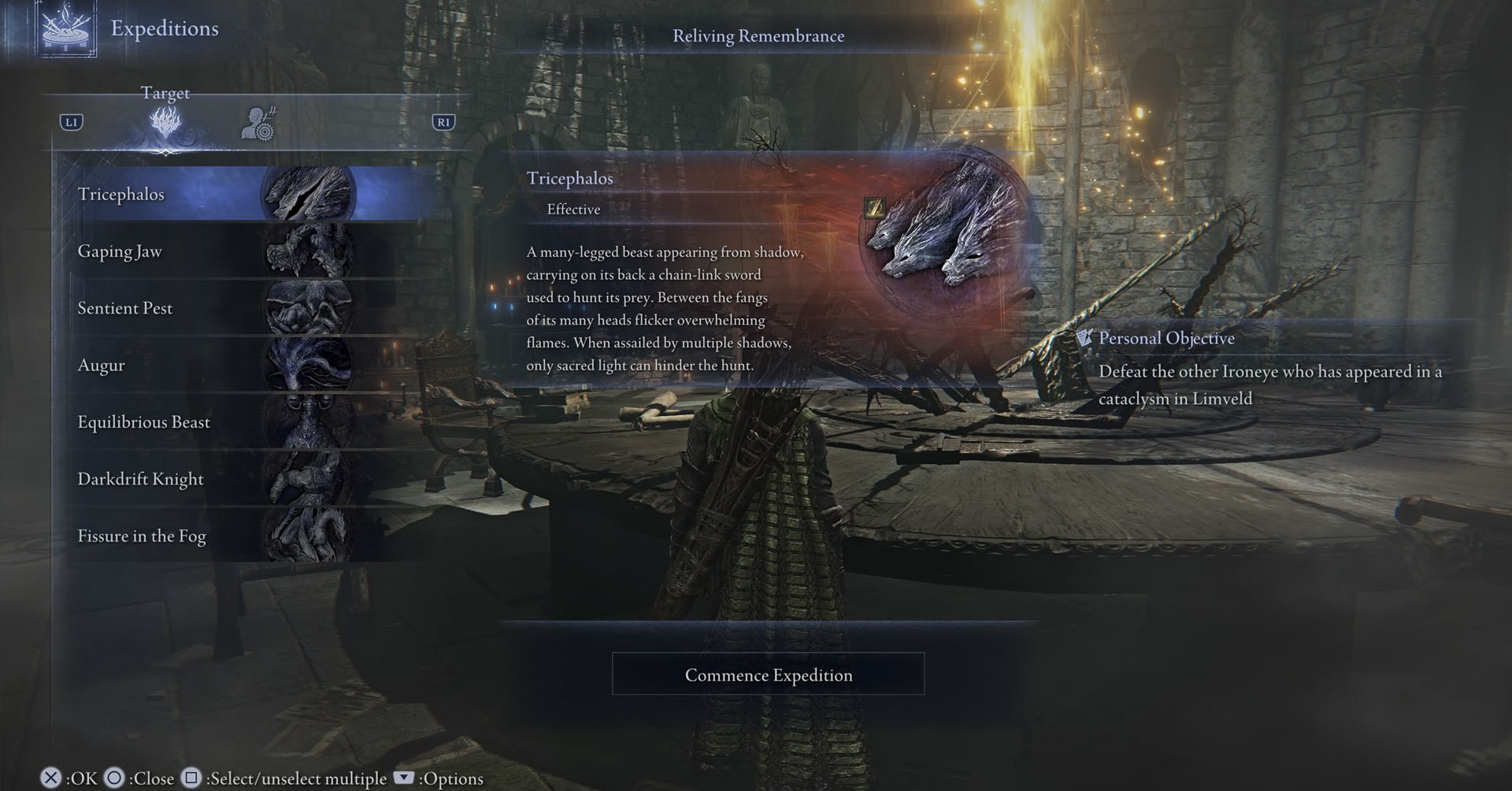The width and height of the screenshot is (1512, 791).
Task: Click the marker badge on the Tricephalos portrait
Action: 876,208
